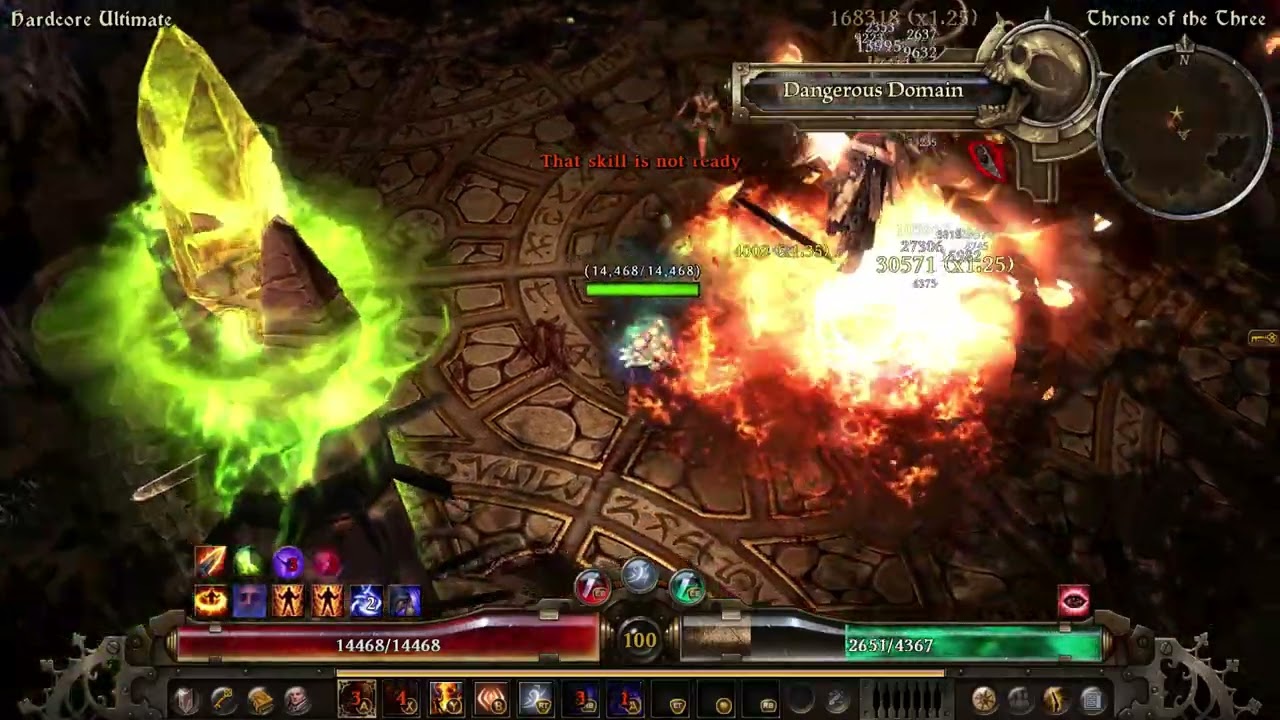Click the golden key menu icon
Image resolution: width=1280 pixels, height=720 pixels.
point(222,700)
